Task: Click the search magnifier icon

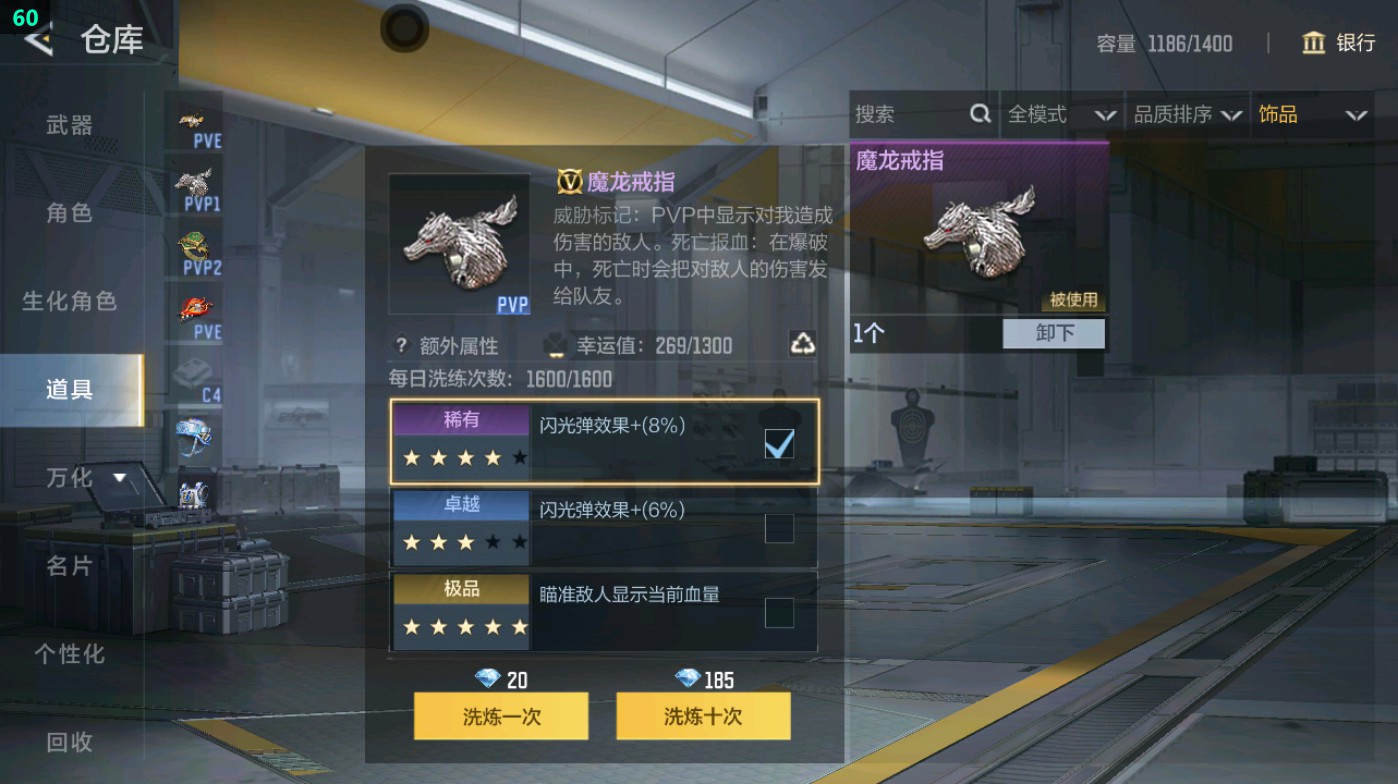Action: (978, 115)
